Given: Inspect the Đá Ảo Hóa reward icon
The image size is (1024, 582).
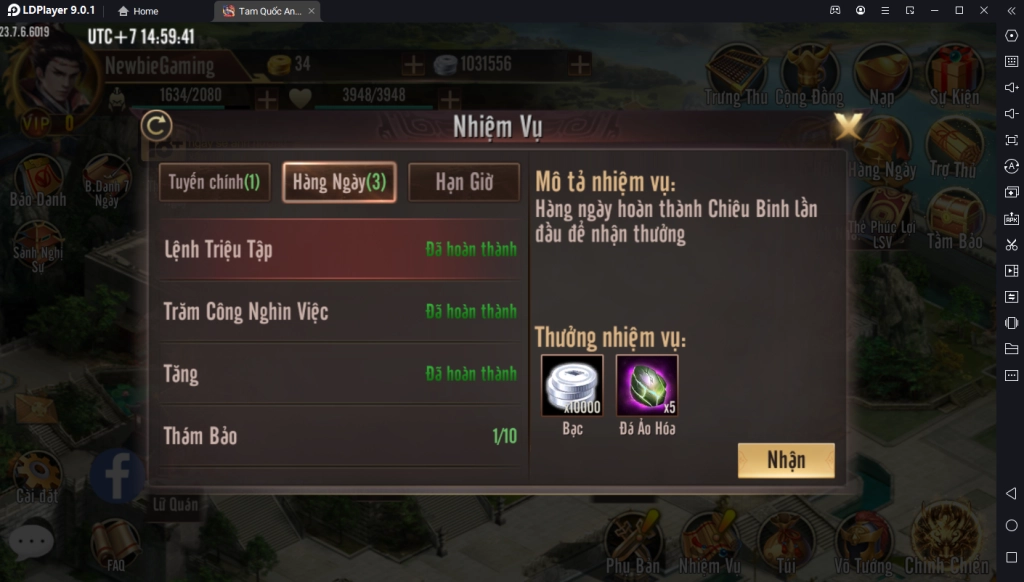Looking at the screenshot, I should pos(647,385).
